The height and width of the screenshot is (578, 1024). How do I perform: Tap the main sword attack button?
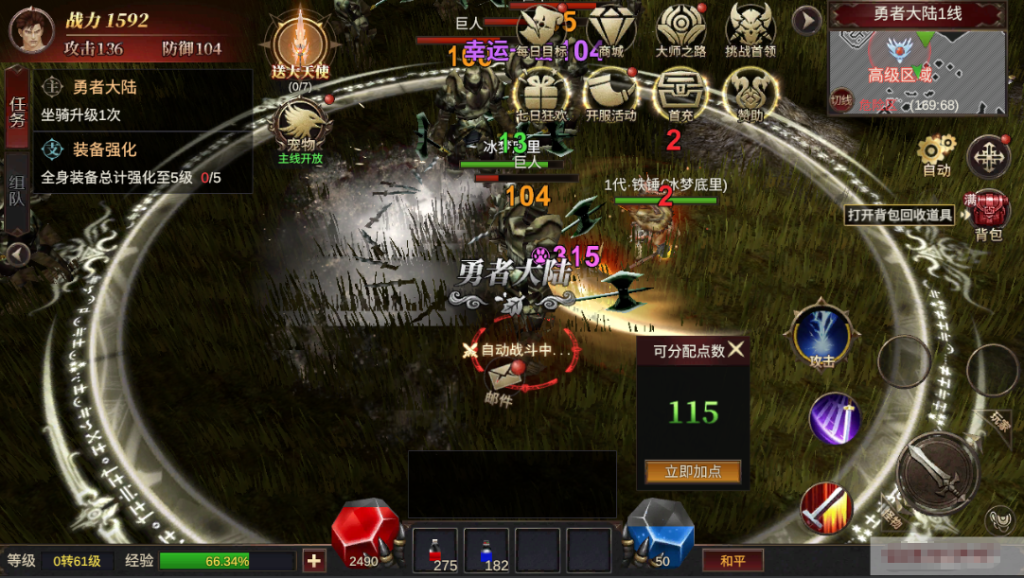[x=937, y=473]
